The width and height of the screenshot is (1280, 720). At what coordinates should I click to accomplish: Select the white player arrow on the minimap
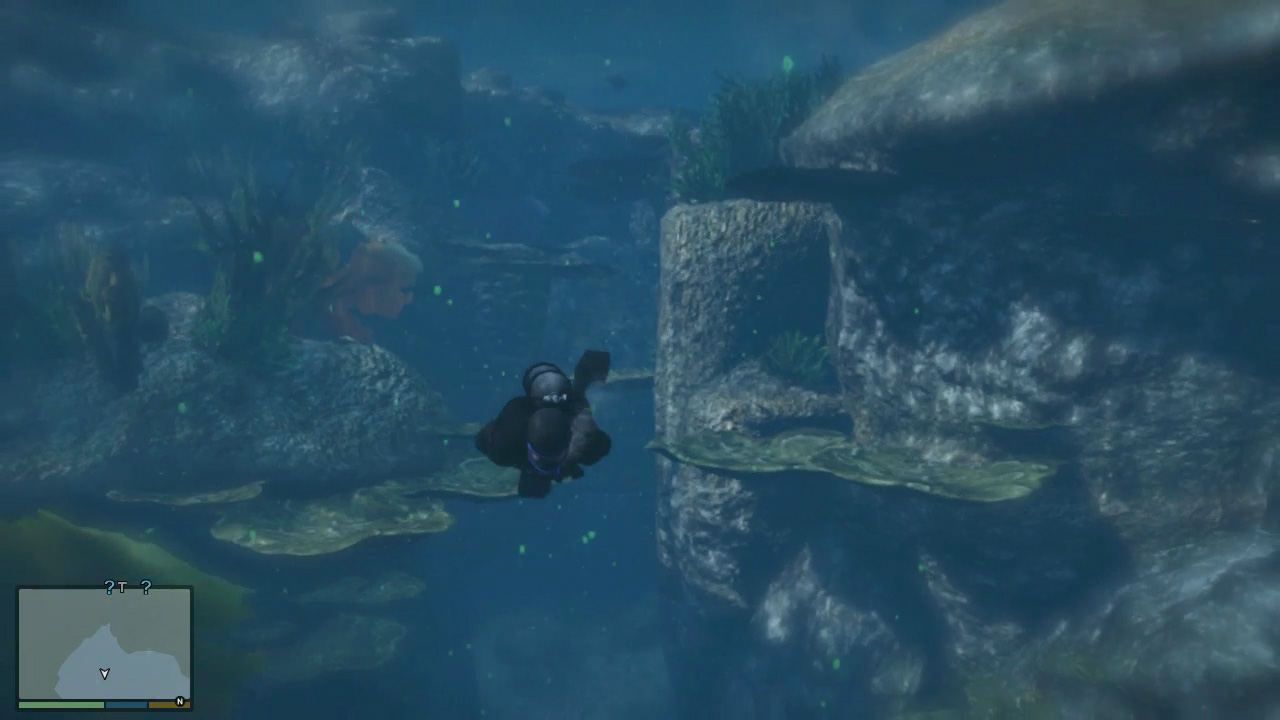[x=104, y=674]
